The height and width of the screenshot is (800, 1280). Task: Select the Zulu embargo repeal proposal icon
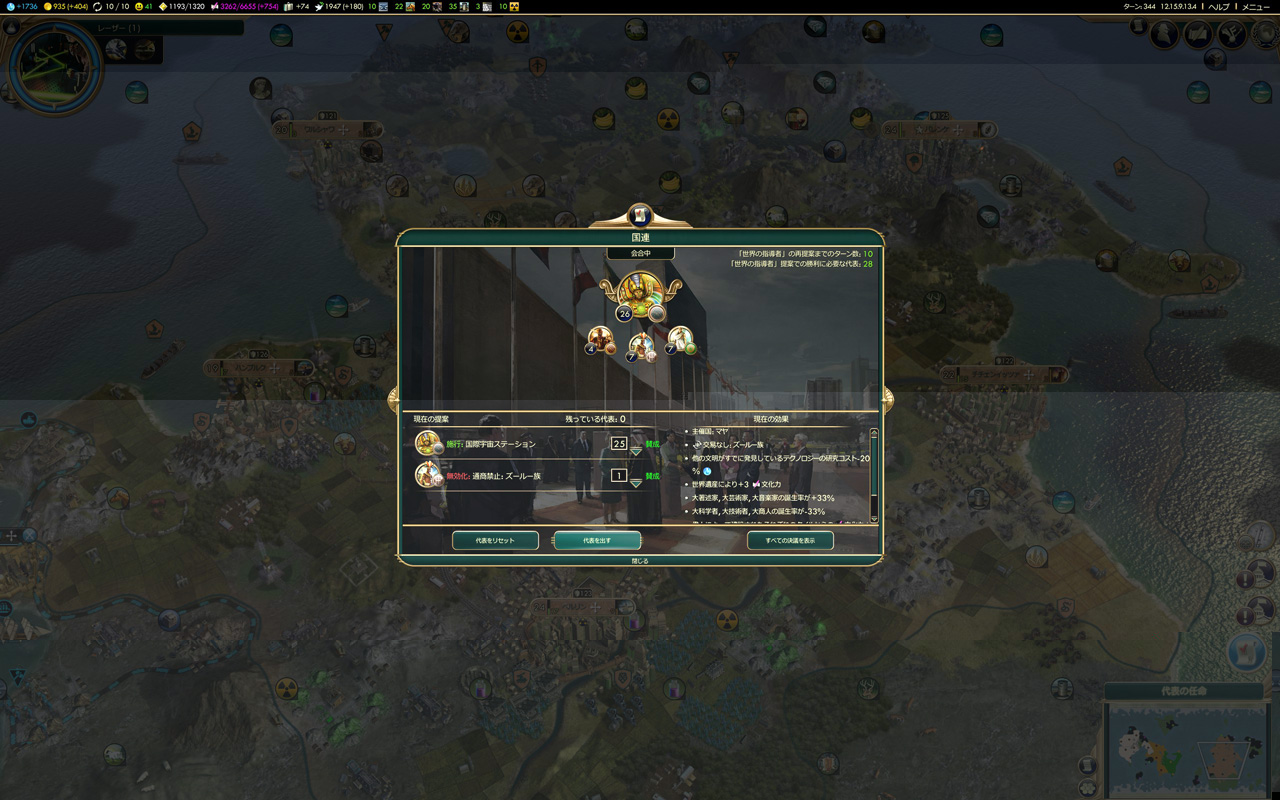click(428, 475)
